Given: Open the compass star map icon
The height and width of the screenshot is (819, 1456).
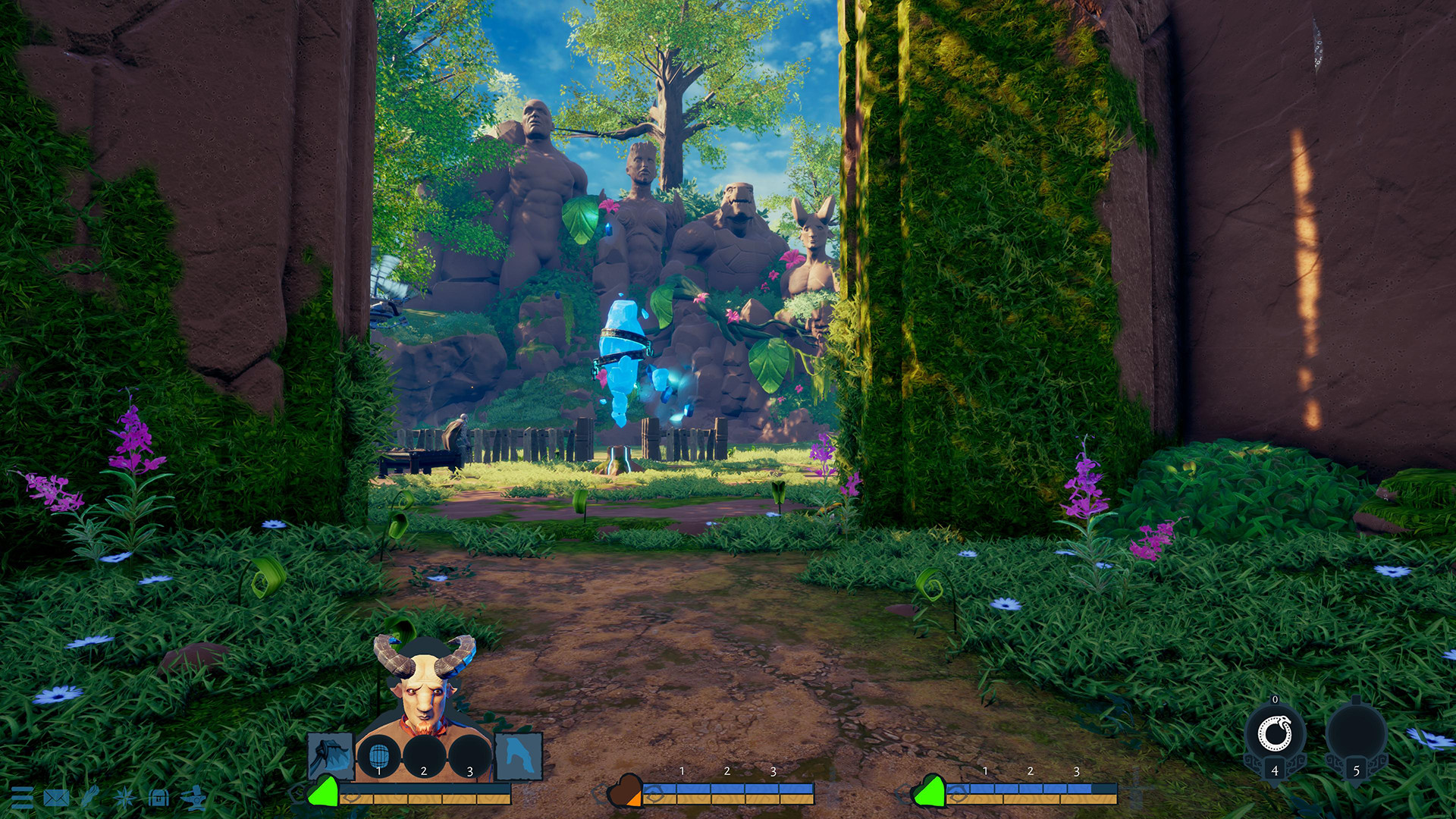Looking at the screenshot, I should pos(124,799).
